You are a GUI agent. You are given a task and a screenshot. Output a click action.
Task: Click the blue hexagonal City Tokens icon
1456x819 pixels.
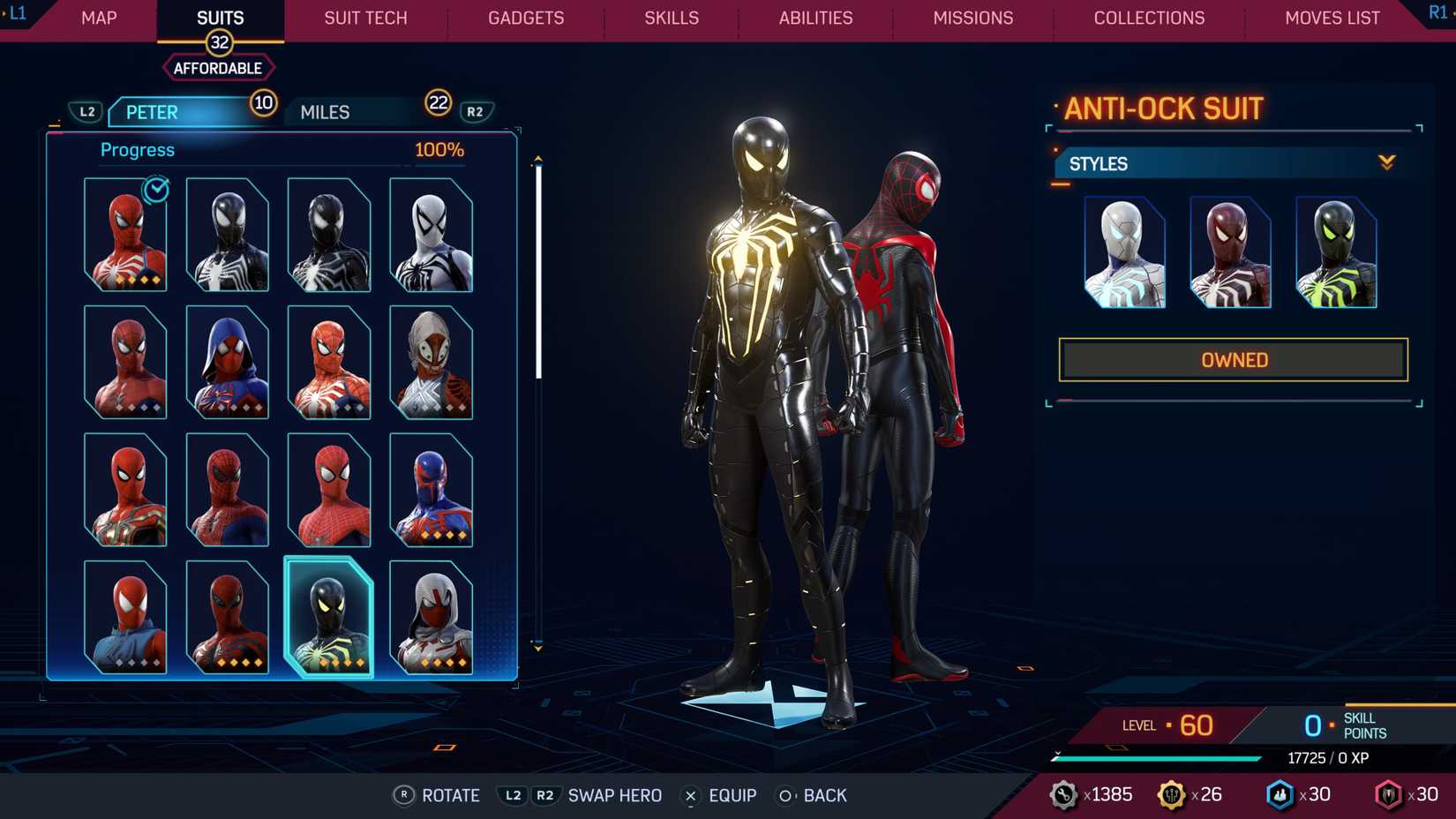[1280, 793]
